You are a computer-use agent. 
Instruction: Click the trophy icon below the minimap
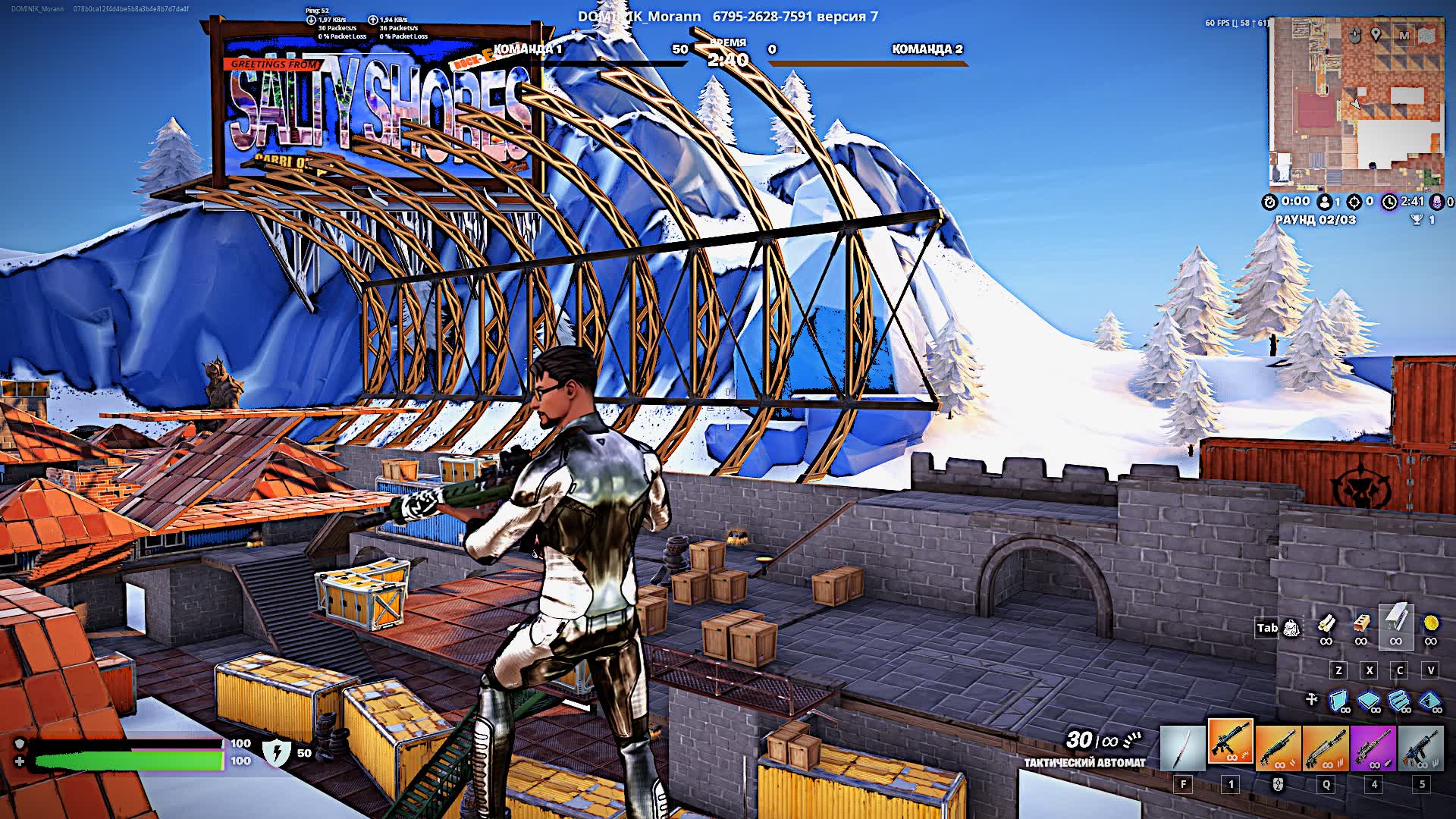point(1417,221)
